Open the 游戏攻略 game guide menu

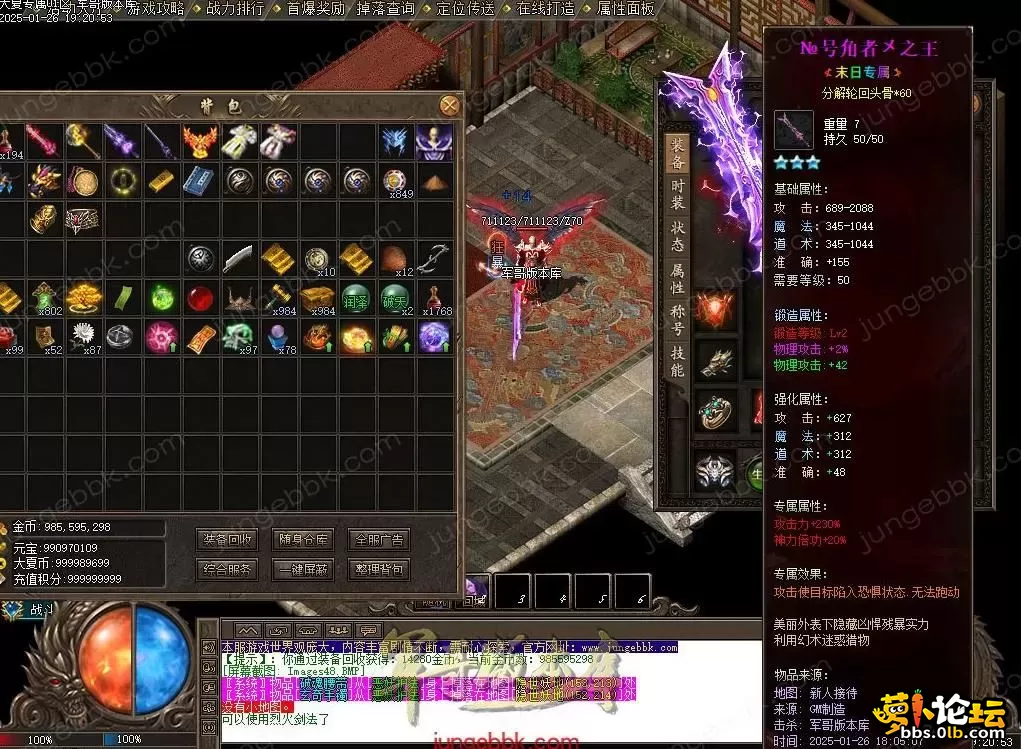click(x=156, y=9)
